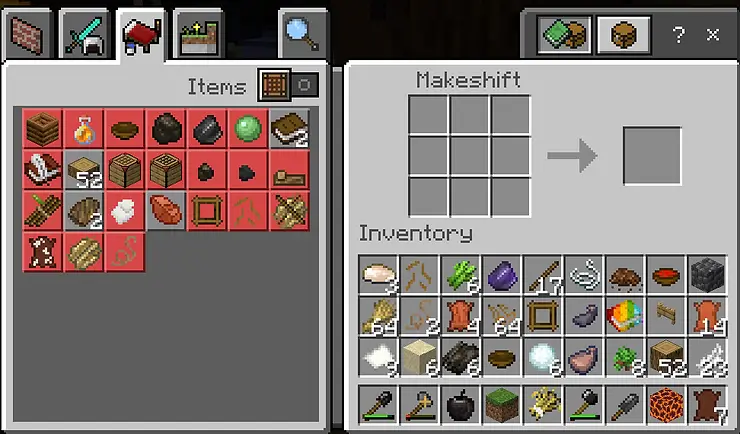Choose the green slimeball recipe
The image size is (740, 434).
(x=247, y=129)
